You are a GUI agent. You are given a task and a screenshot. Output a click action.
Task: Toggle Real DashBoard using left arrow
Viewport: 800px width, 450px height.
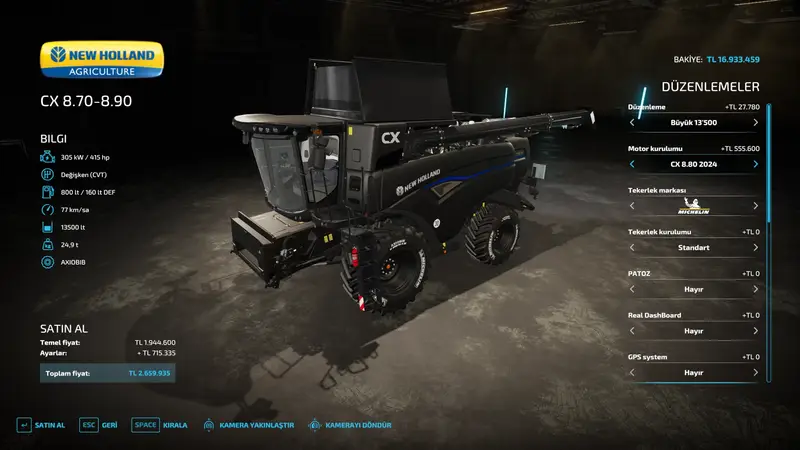point(632,331)
